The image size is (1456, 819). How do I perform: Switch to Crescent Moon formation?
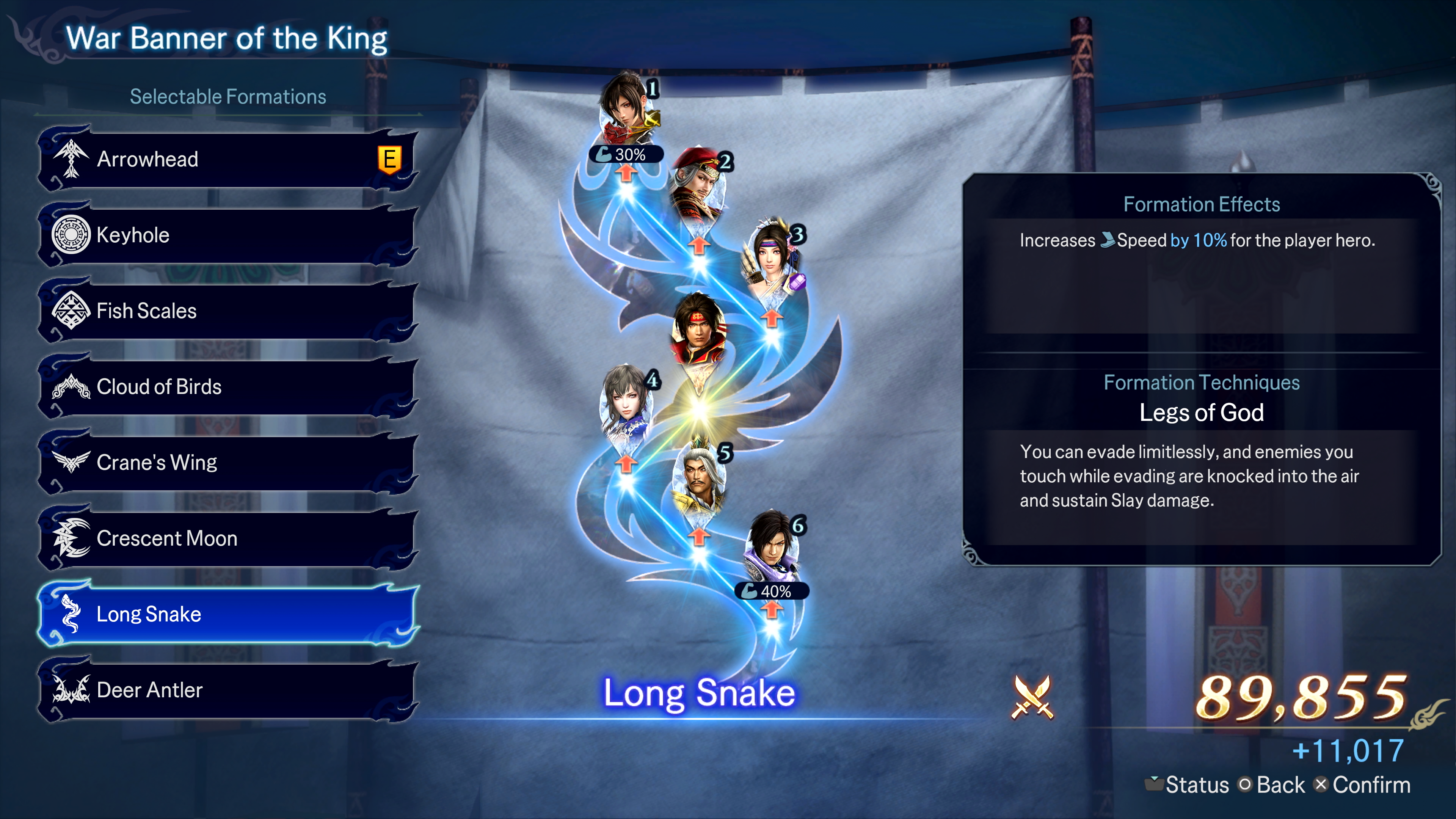(226, 538)
